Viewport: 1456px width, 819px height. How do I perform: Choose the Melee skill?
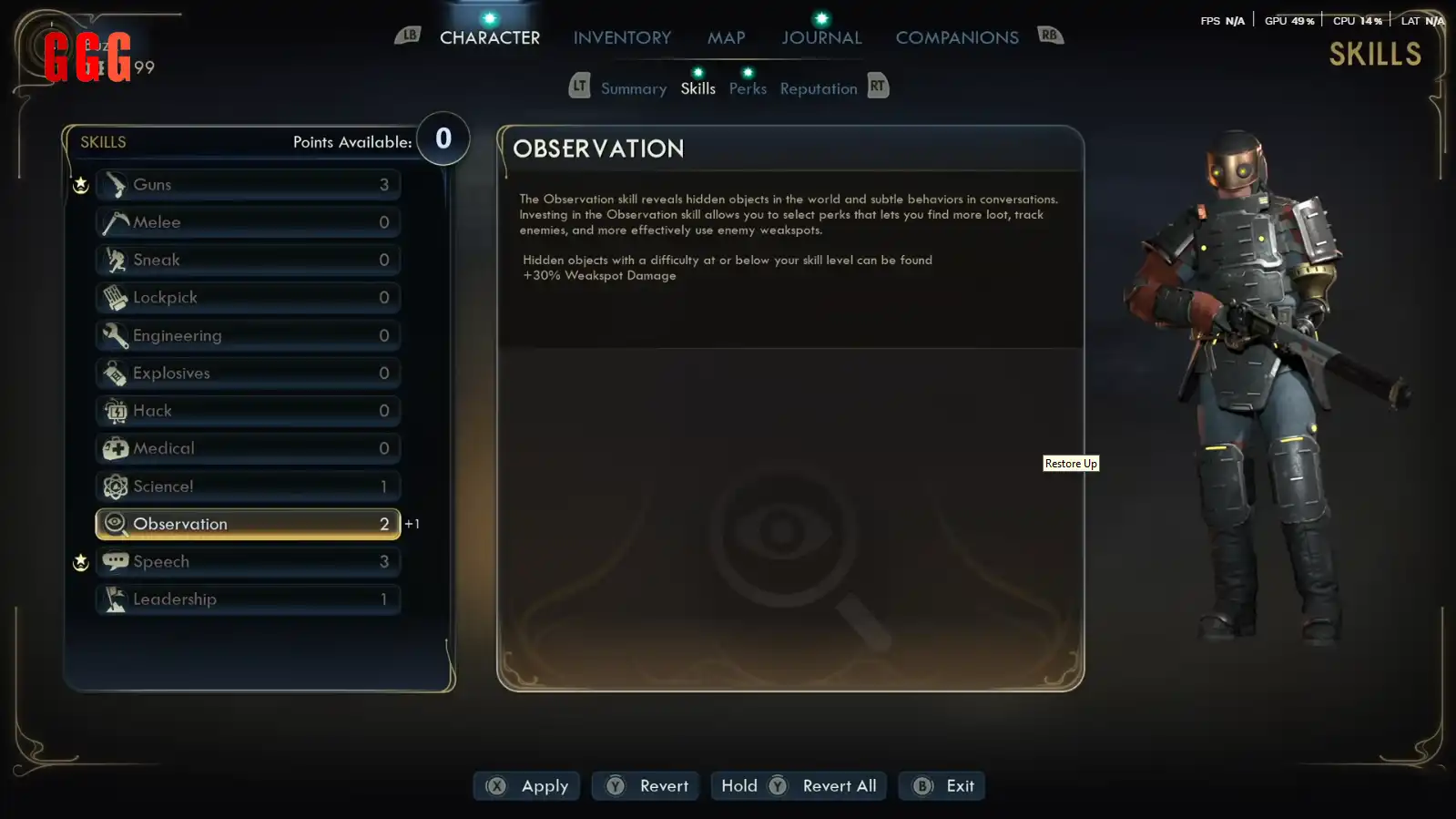[248, 222]
